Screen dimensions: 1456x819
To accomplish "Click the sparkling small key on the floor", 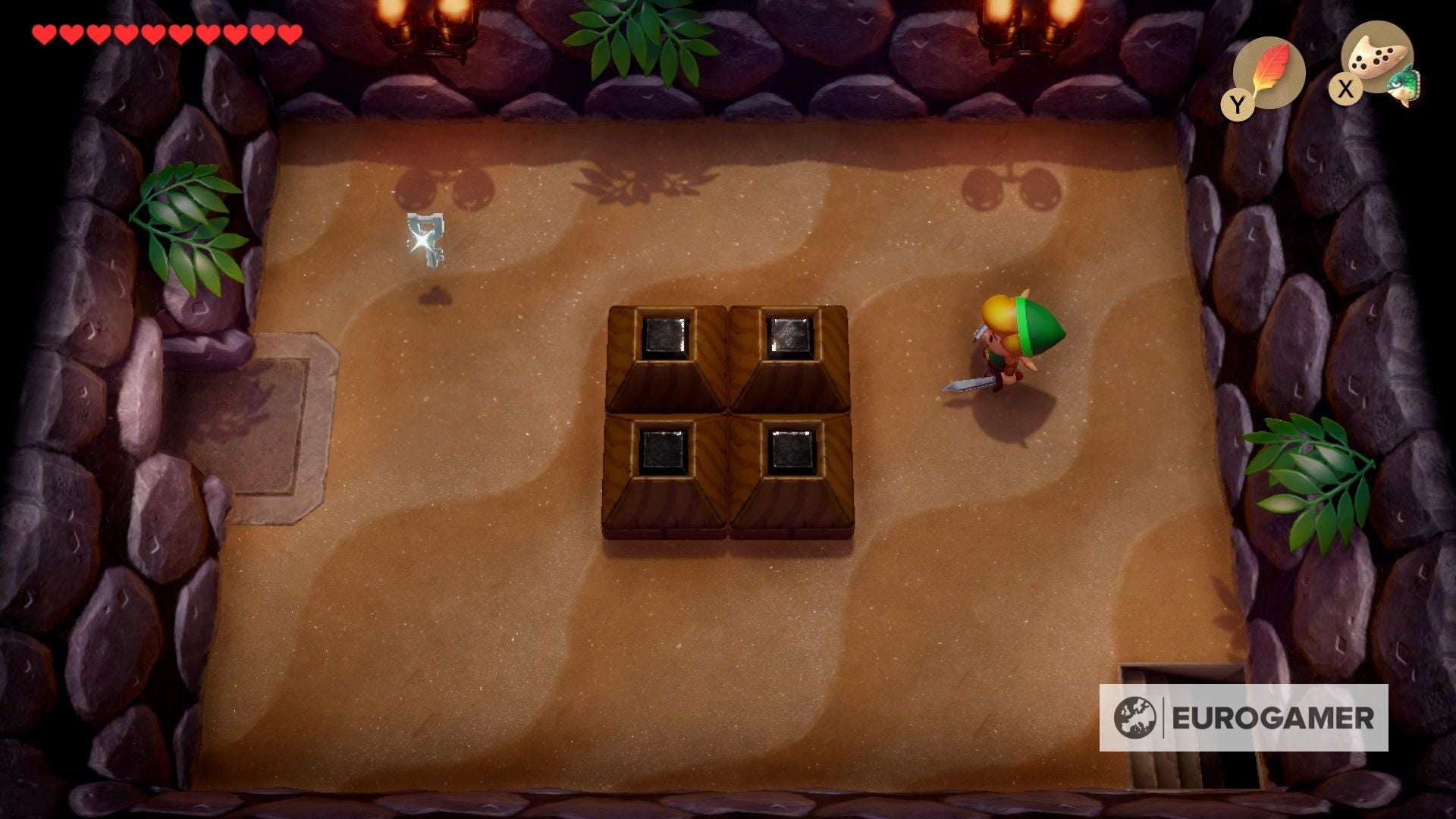I will tap(425, 239).
